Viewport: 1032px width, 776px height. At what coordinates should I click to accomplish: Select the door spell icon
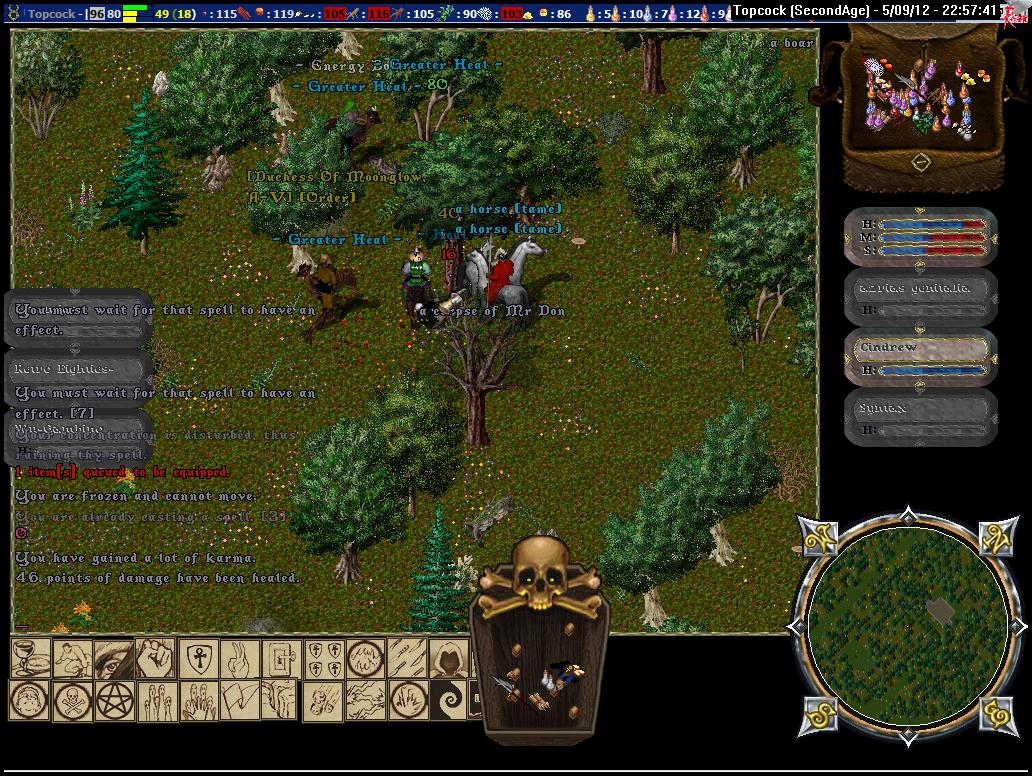coord(281,658)
